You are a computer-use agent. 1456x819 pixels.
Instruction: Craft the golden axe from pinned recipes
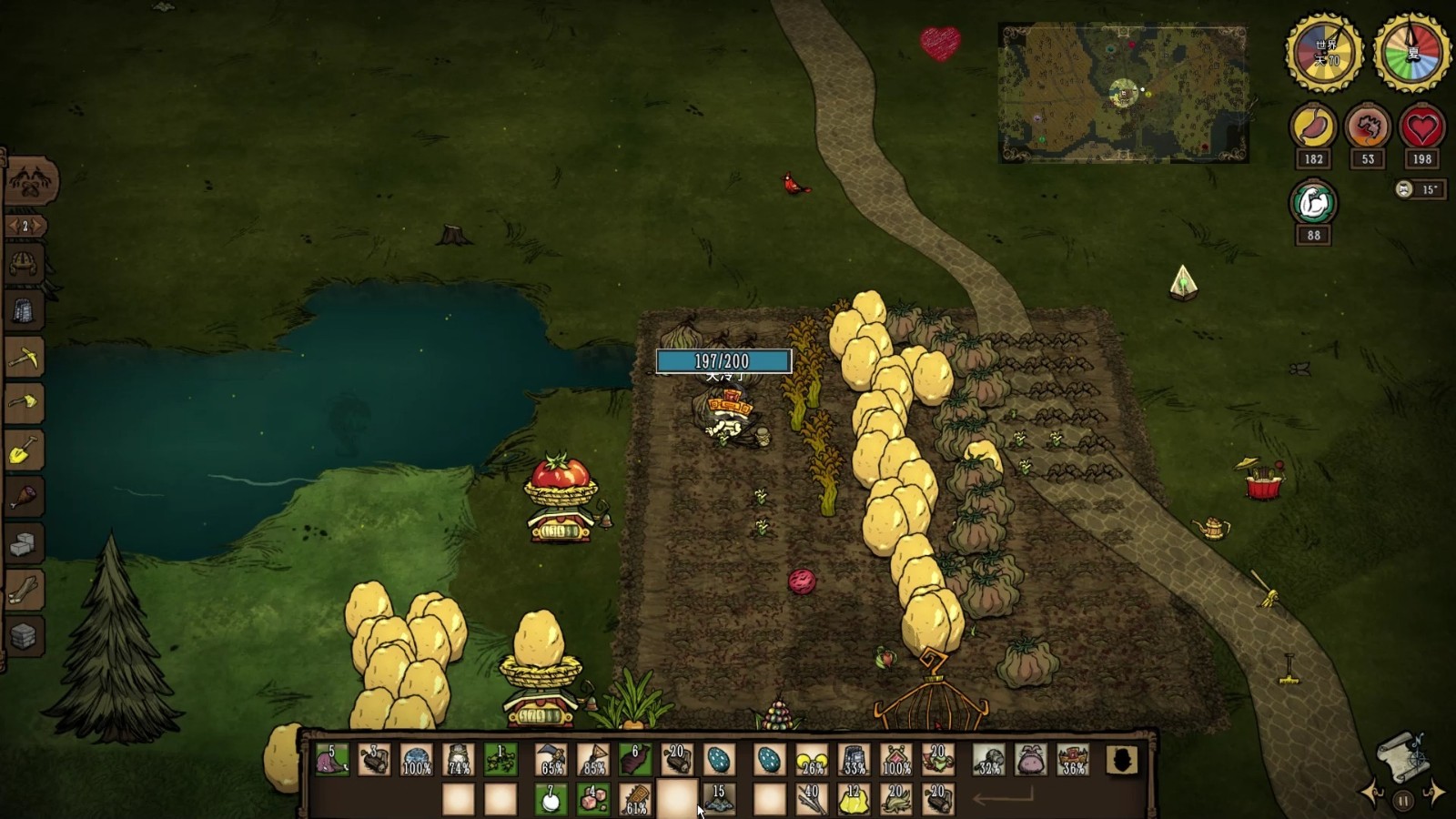pyautogui.click(x=25, y=403)
